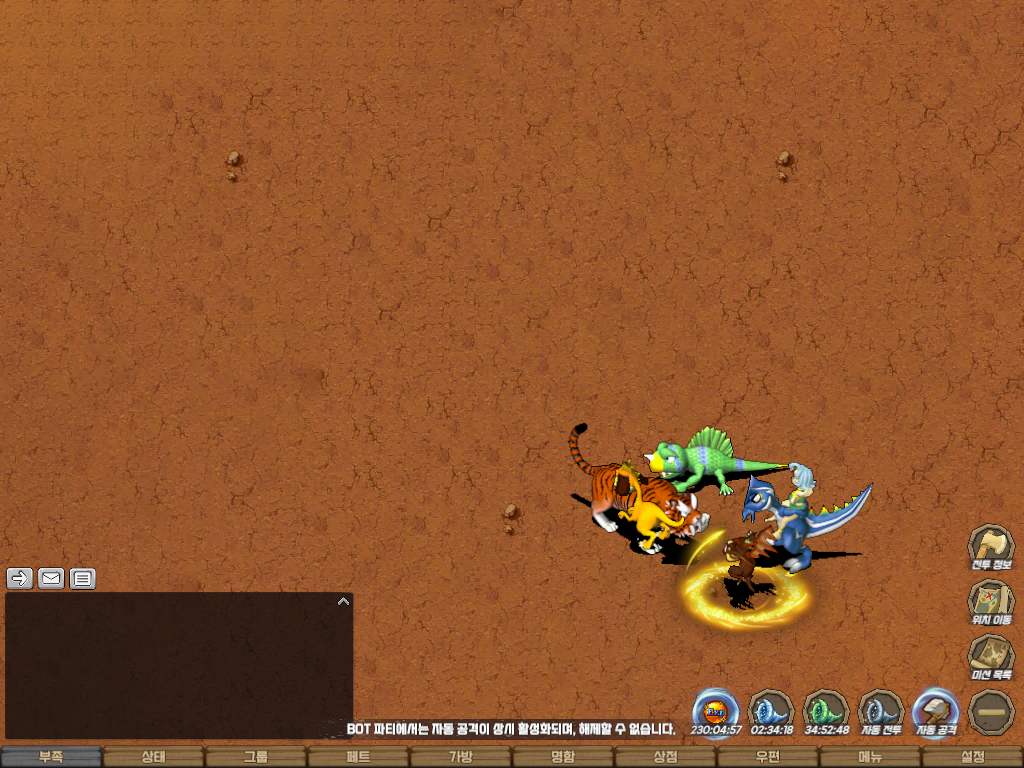Select the 그룹 (Group) menu button

pos(256,757)
